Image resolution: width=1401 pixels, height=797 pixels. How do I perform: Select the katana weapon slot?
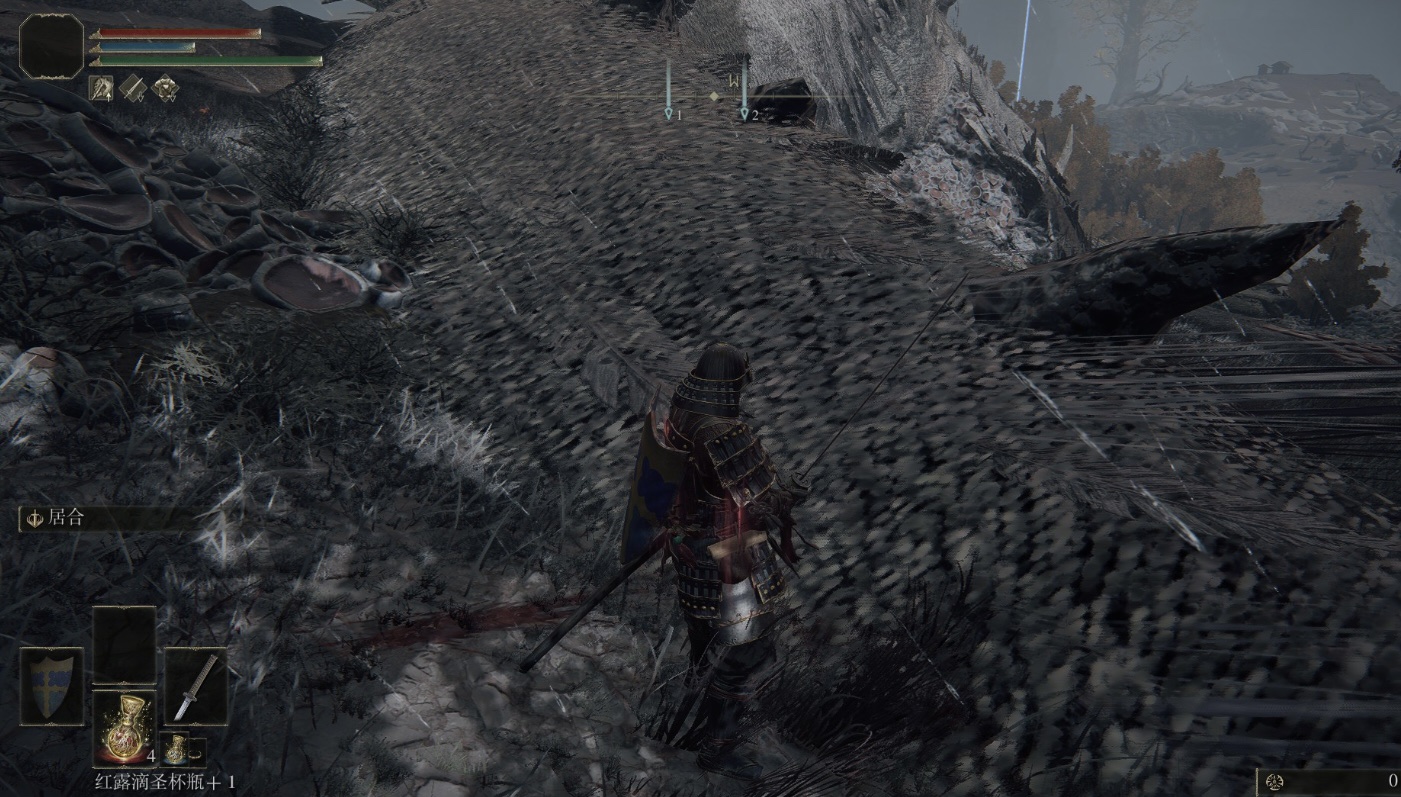[x=195, y=686]
